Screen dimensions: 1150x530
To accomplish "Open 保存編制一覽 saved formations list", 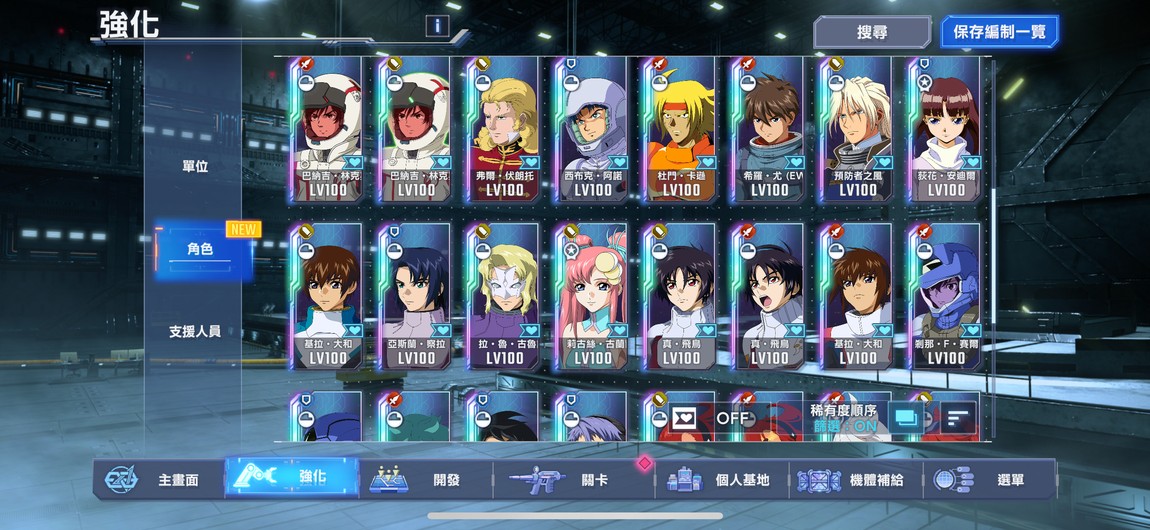I will (x=999, y=32).
